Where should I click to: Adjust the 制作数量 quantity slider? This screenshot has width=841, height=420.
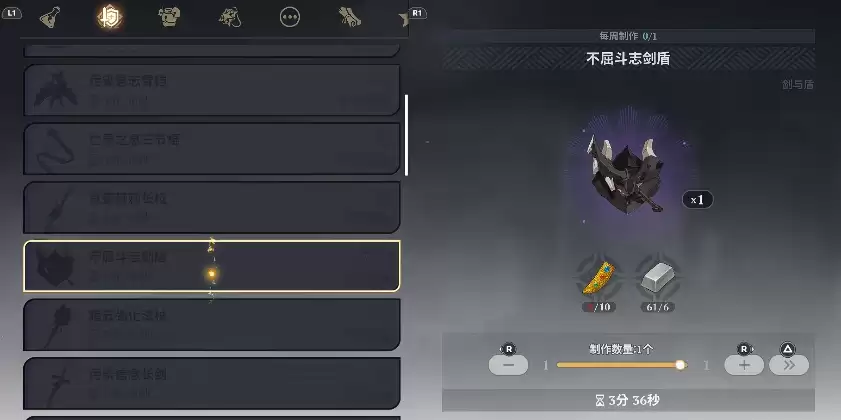point(620,365)
